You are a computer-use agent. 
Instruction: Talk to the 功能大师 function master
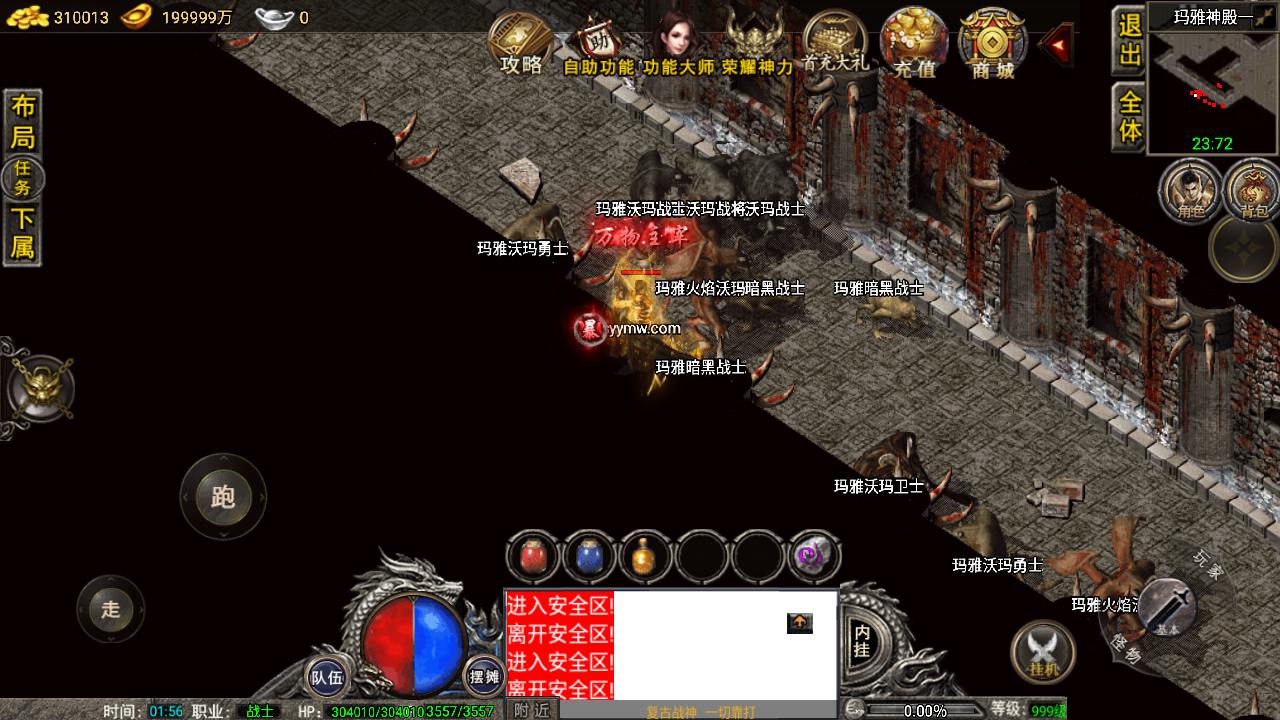tap(679, 44)
